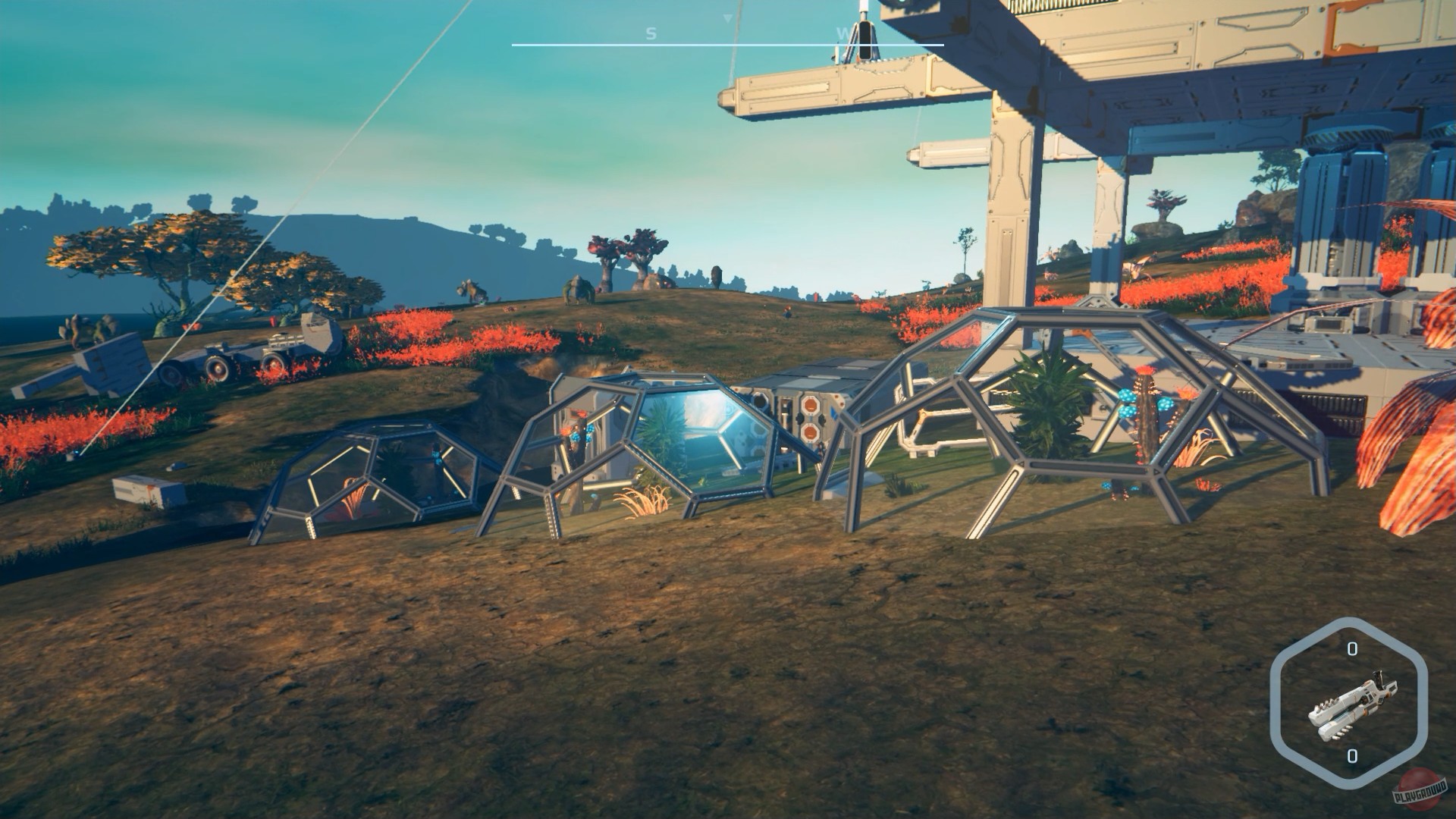Click the PLAYGROUND planet logo watermark
Viewport: 1456px width, 819px height.
click(1419, 790)
